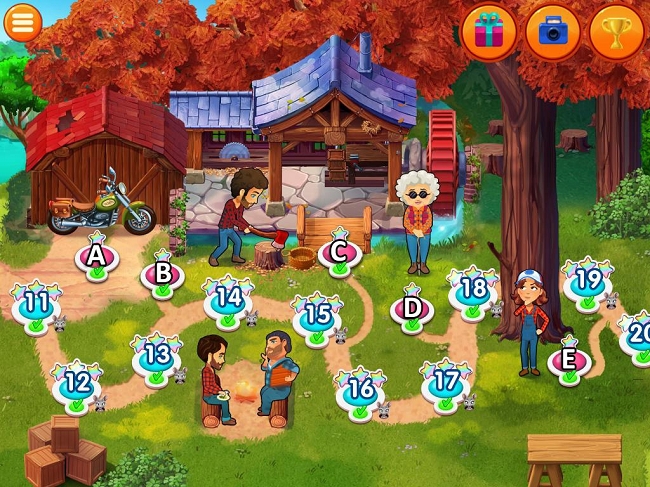This screenshot has height=487, width=650.
Task: Select level 15 node
Action: pos(318,316)
